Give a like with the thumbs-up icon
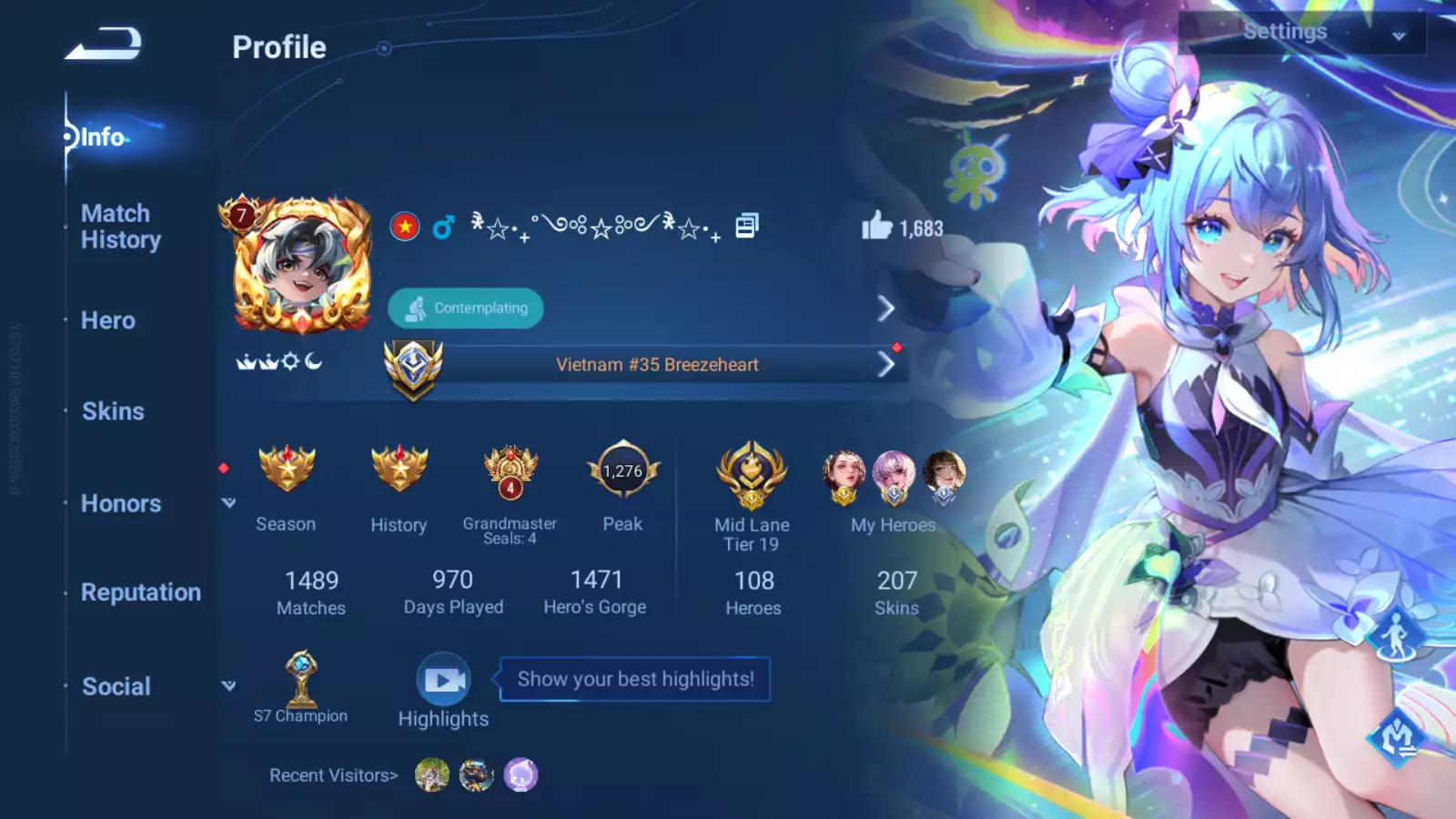Viewport: 1456px width, 819px height. pyautogui.click(x=877, y=226)
